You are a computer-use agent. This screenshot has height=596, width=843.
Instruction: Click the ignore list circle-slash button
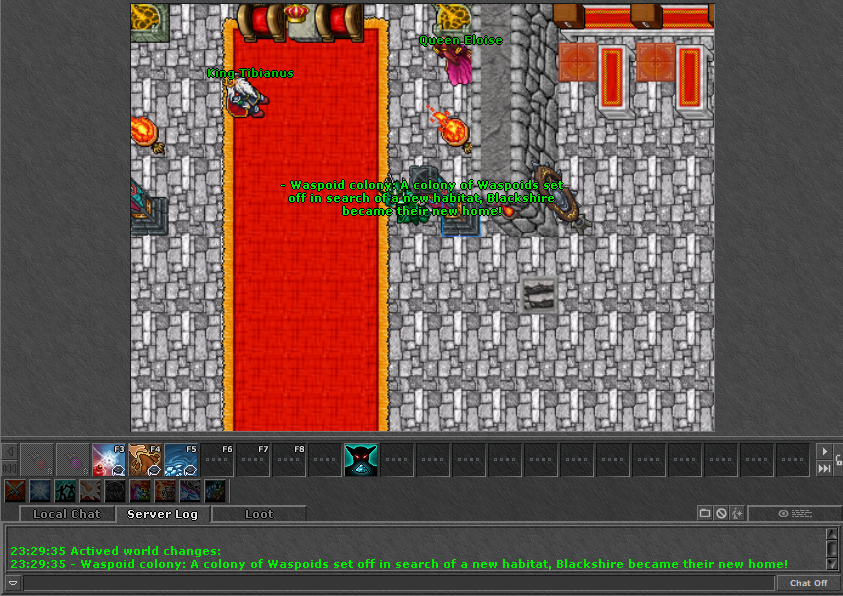click(721, 513)
